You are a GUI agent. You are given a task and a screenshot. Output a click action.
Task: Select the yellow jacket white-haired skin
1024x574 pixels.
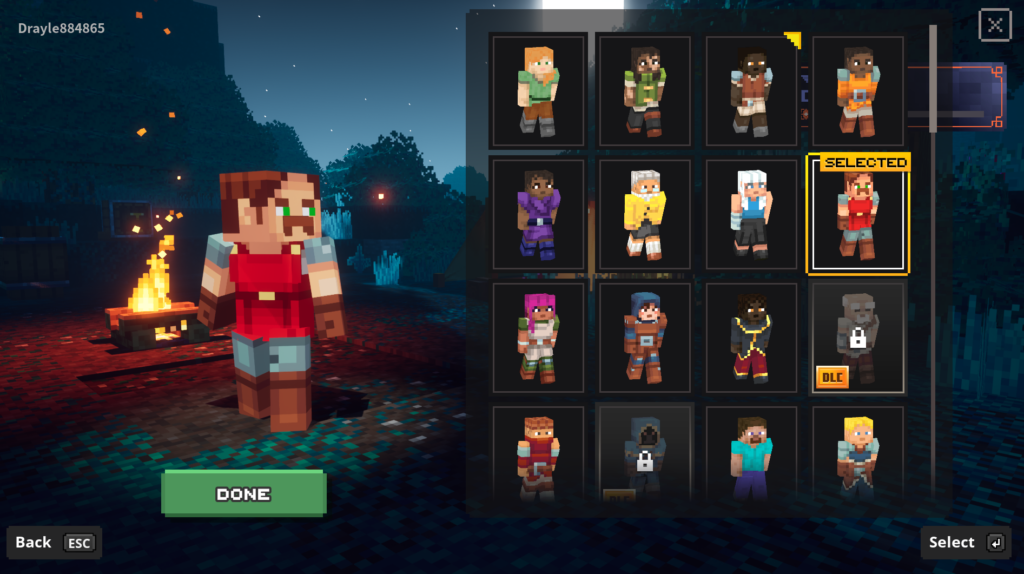645,214
